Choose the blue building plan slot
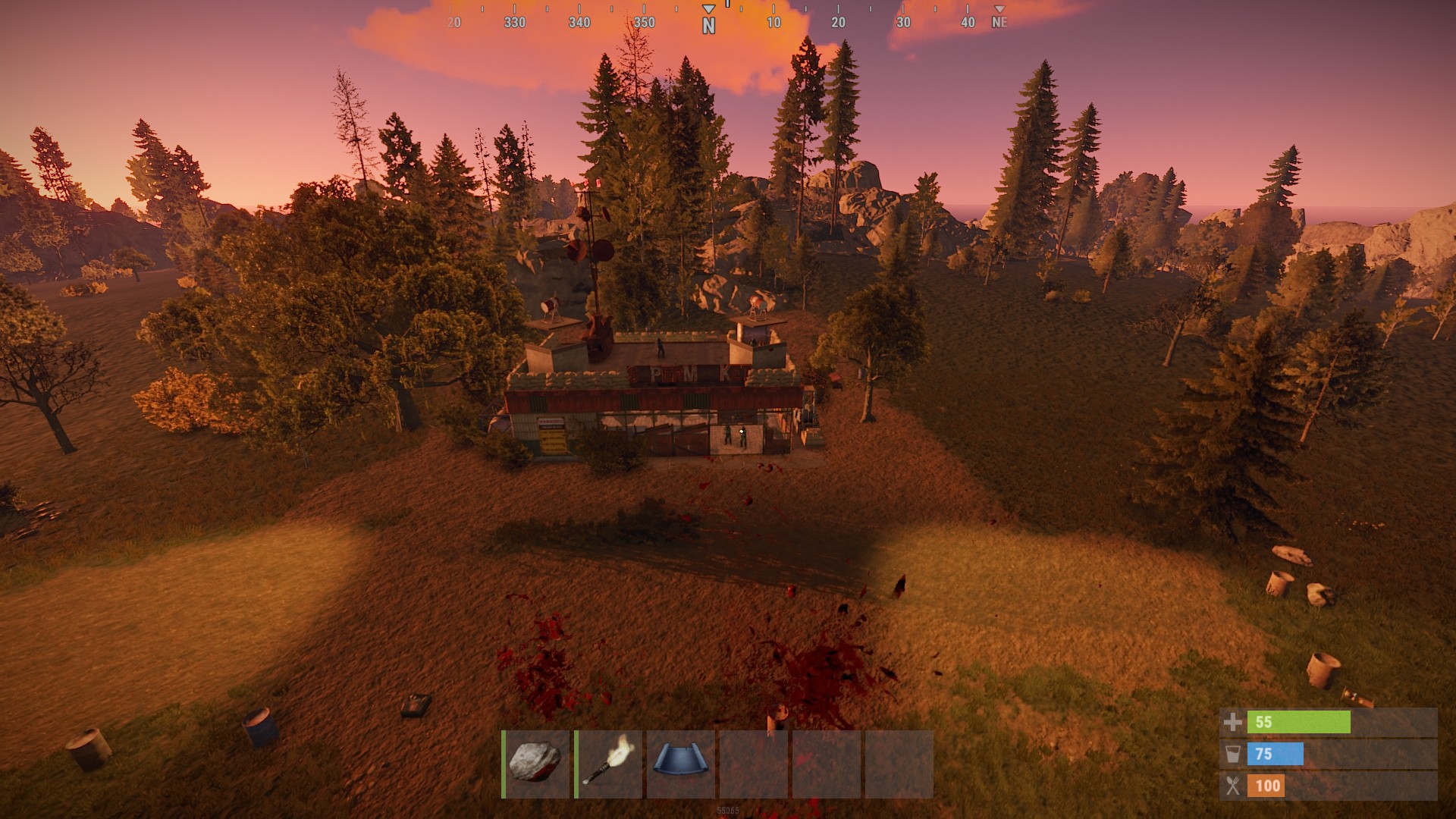Image resolution: width=1456 pixels, height=819 pixels. [x=681, y=764]
